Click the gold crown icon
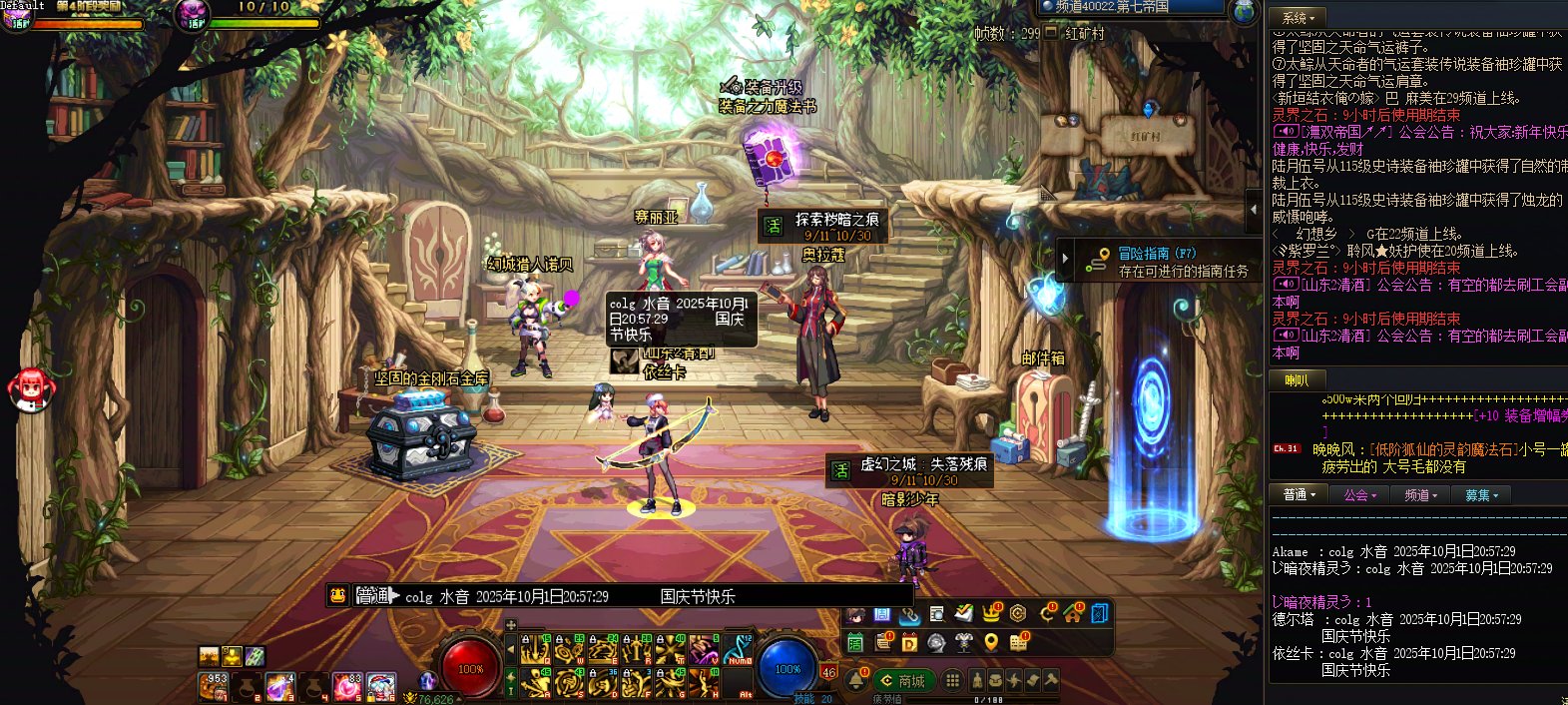 (991, 613)
